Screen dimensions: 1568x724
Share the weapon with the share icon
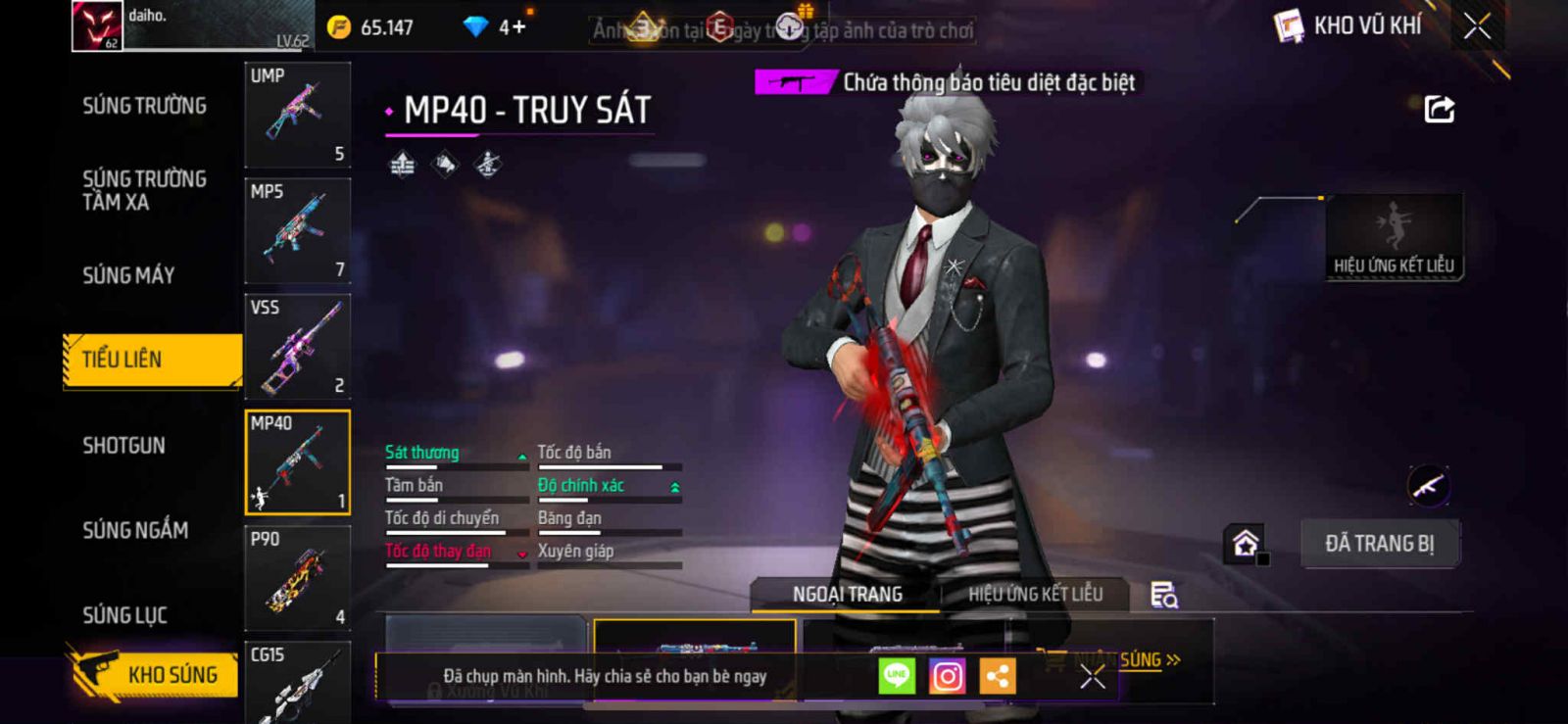tap(1439, 109)
